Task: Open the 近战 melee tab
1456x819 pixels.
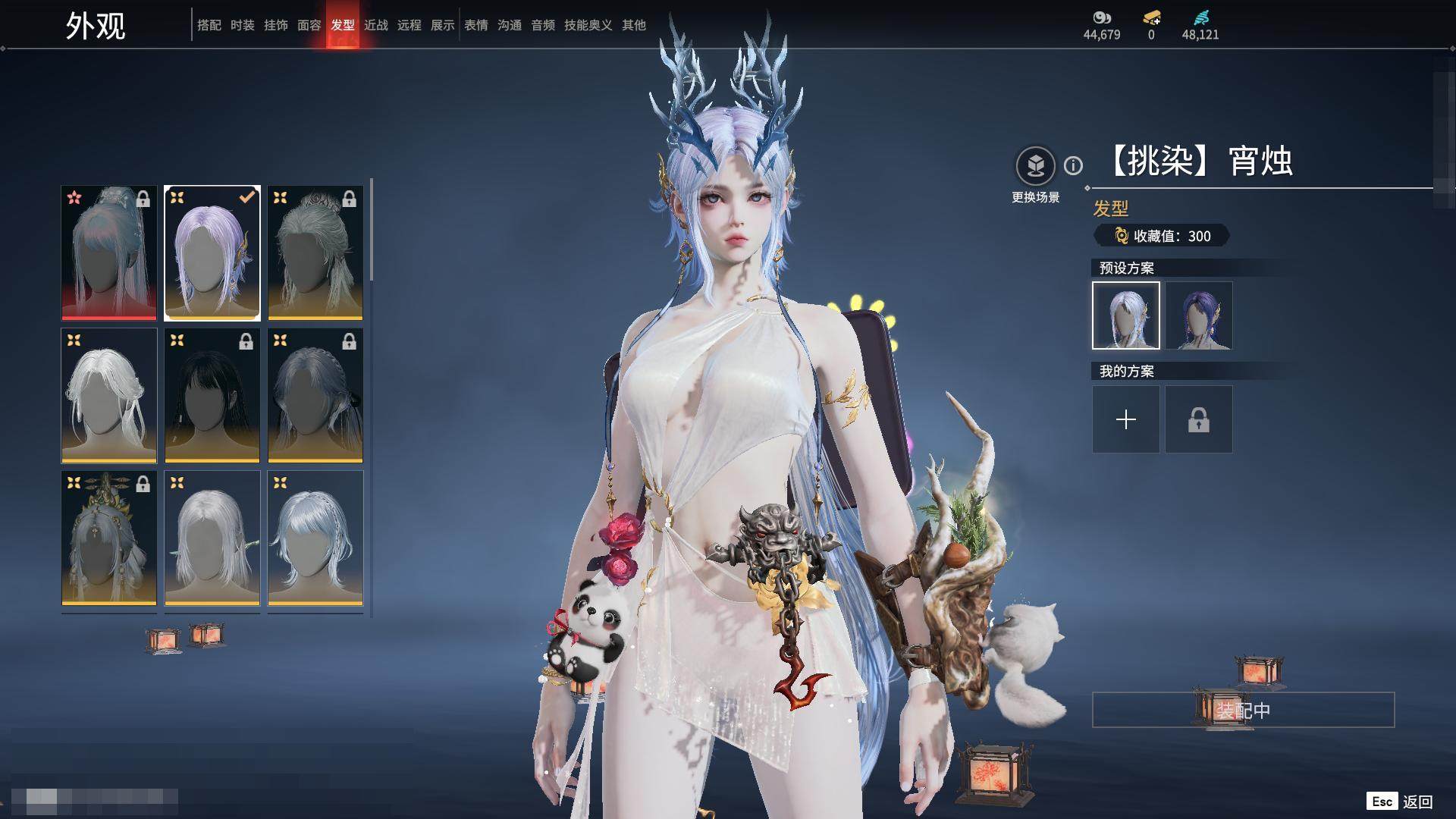Action: click(x=375, y=25)
